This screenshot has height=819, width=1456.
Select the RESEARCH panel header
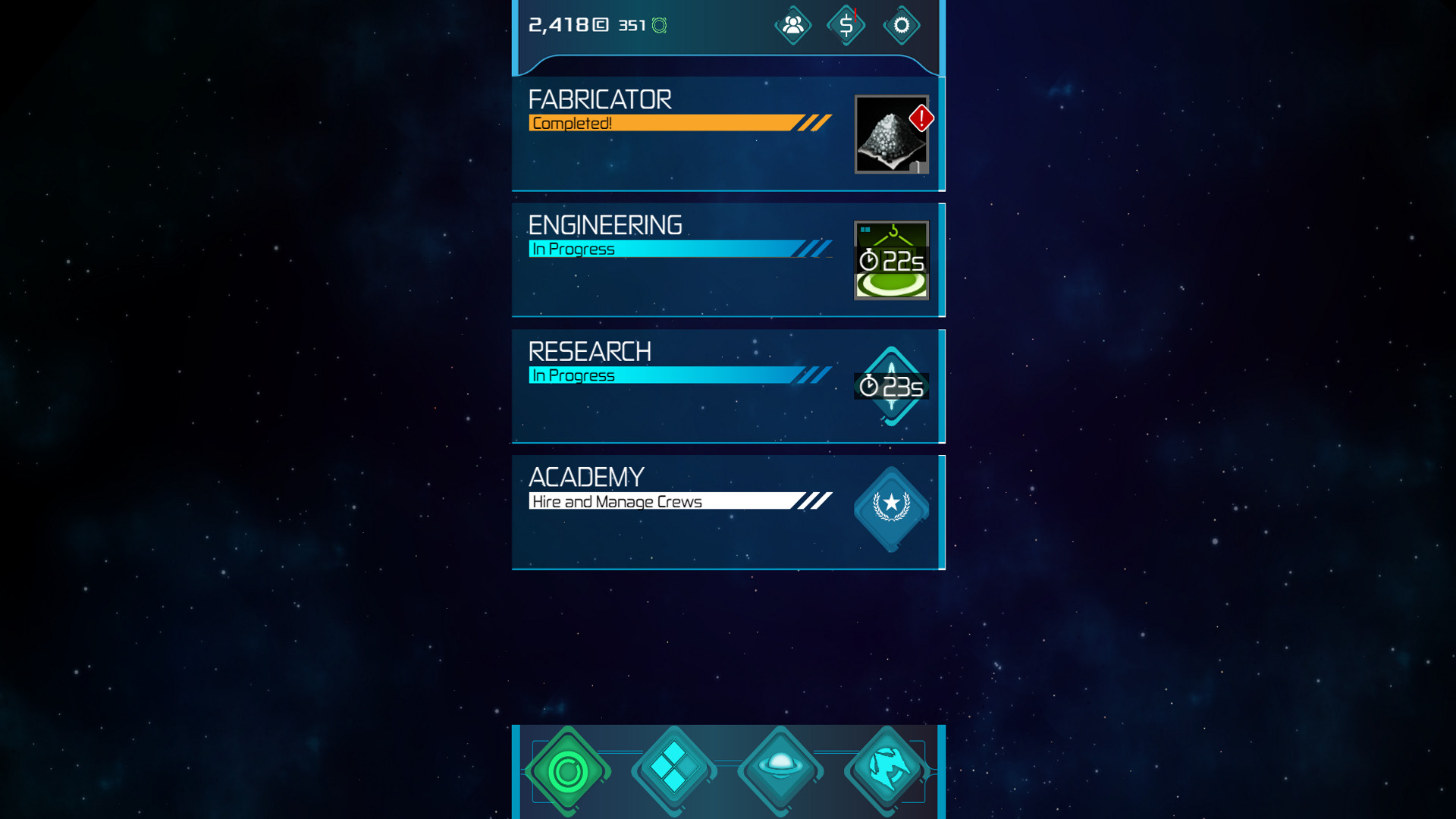pyautogui.click(x=590, y=351)
